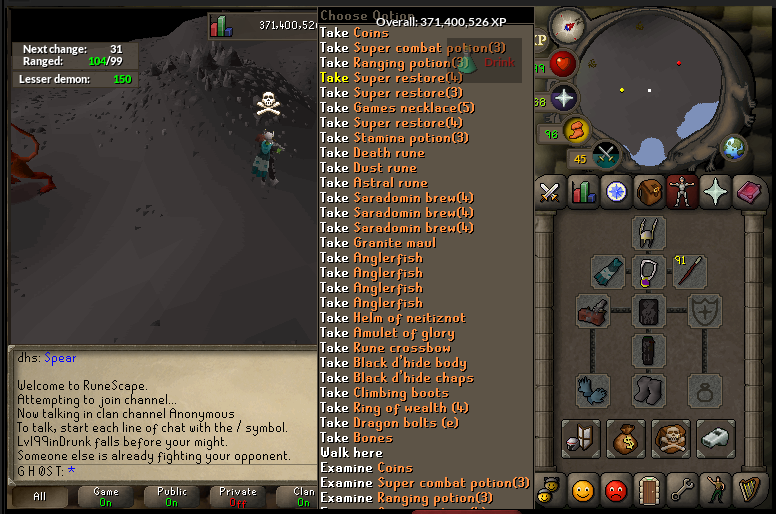Viewport: 776px width, 514px height.
Task: Choose Take Rune crossbow
Action: point(385,348)
